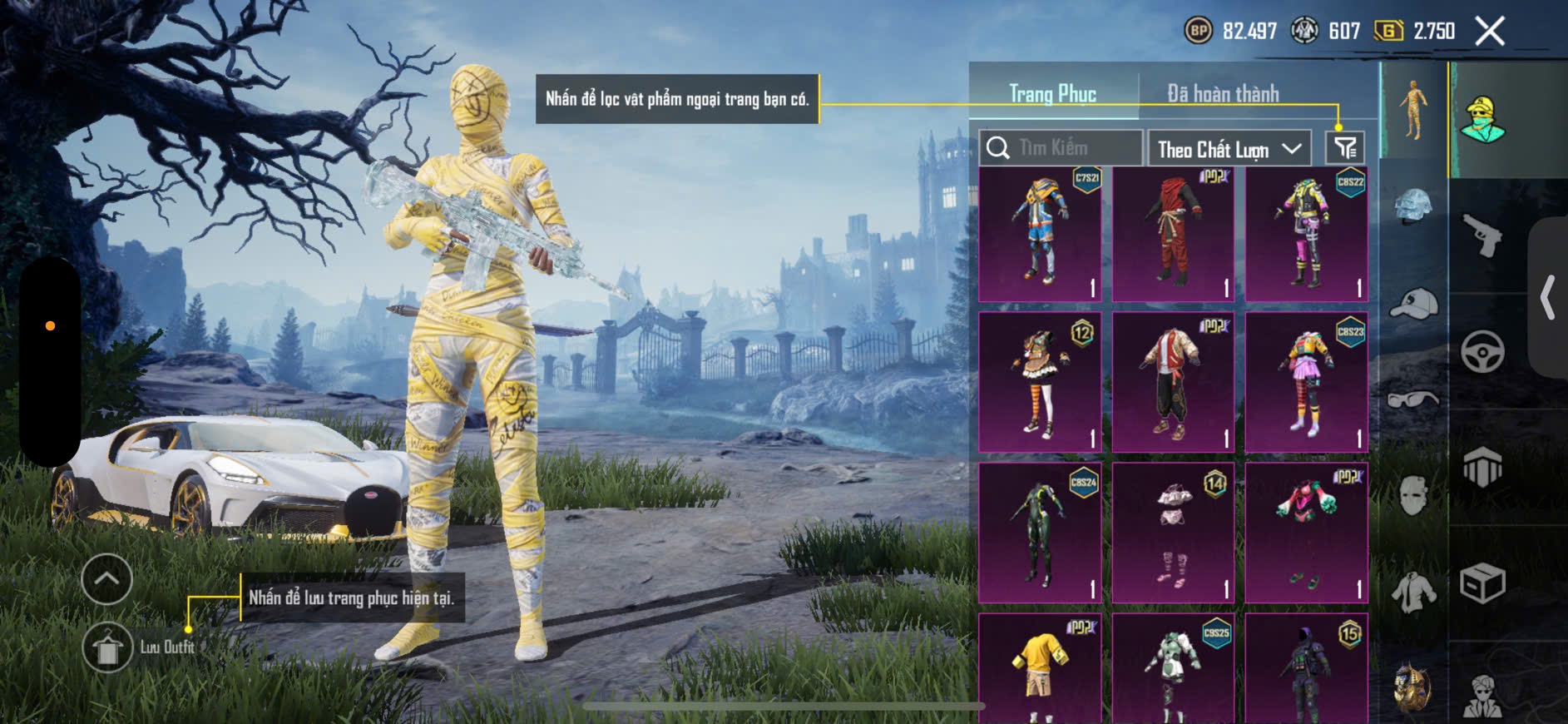Open the helmet category icon

tap(1413, 206)
